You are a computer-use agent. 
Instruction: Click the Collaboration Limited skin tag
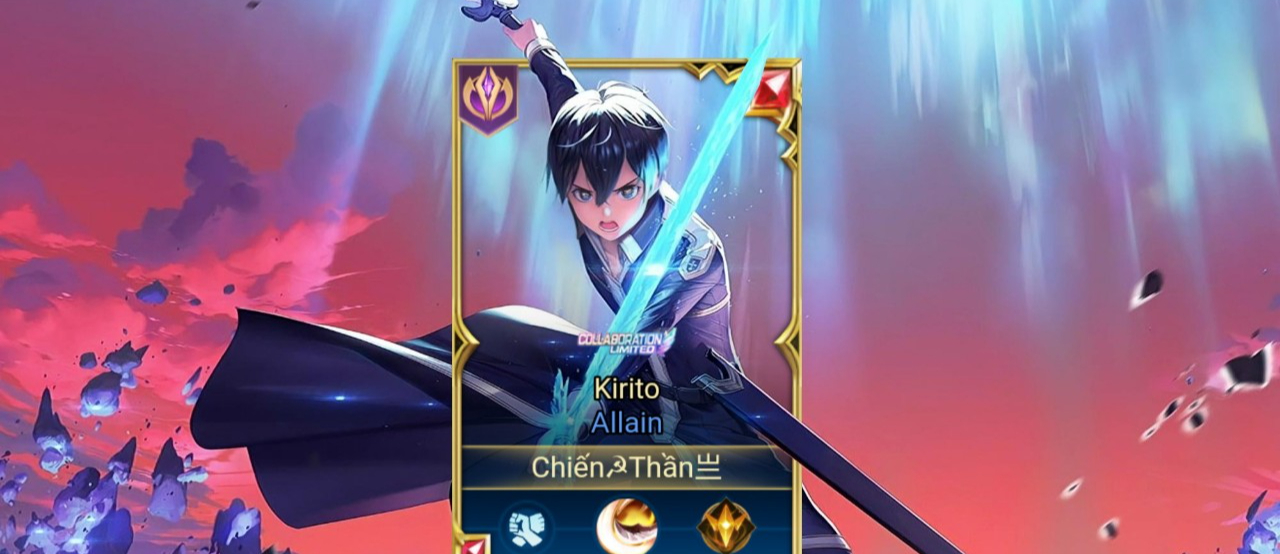coord(627,342)
